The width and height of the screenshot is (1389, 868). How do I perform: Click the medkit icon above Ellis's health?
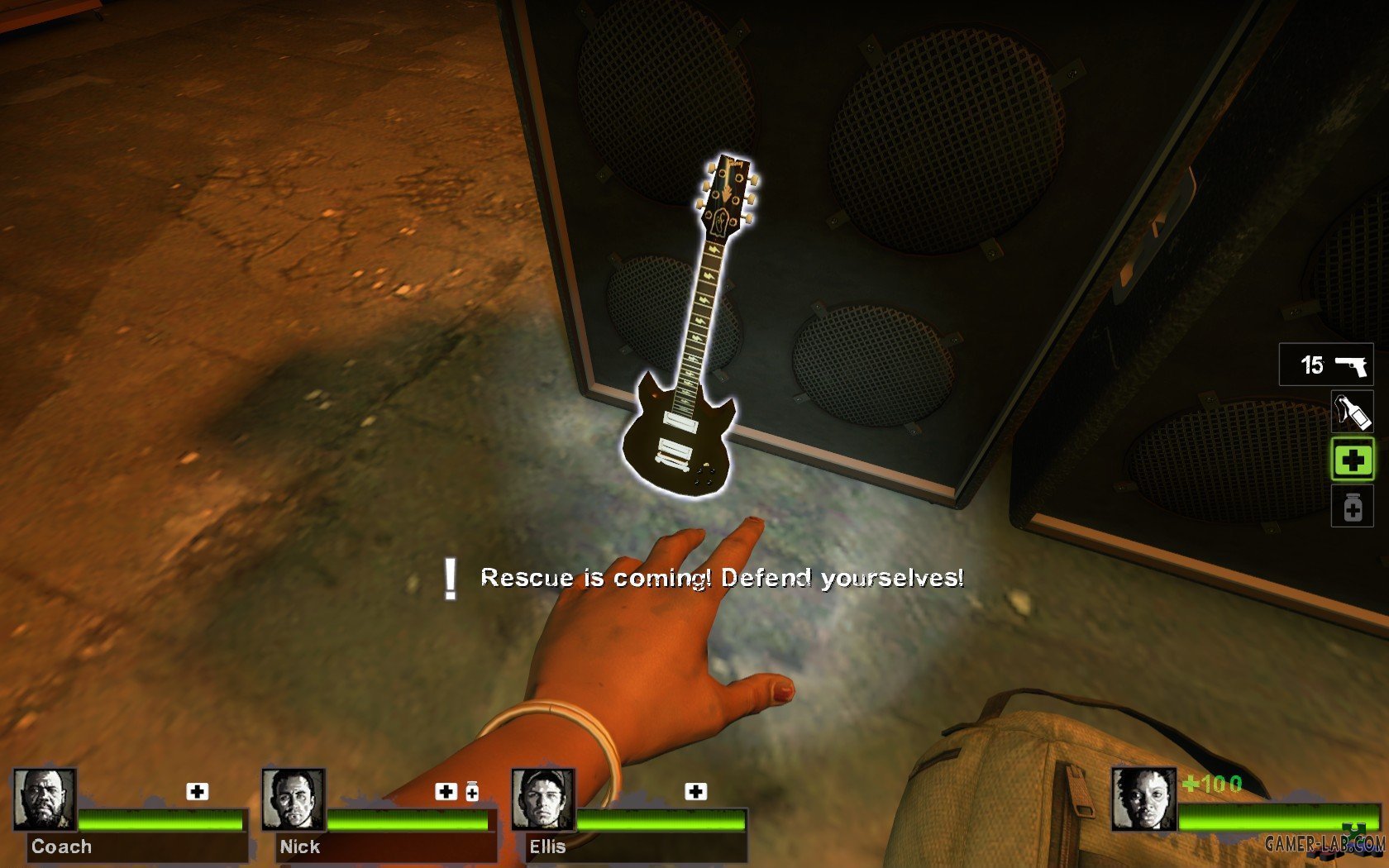(695, 791)
